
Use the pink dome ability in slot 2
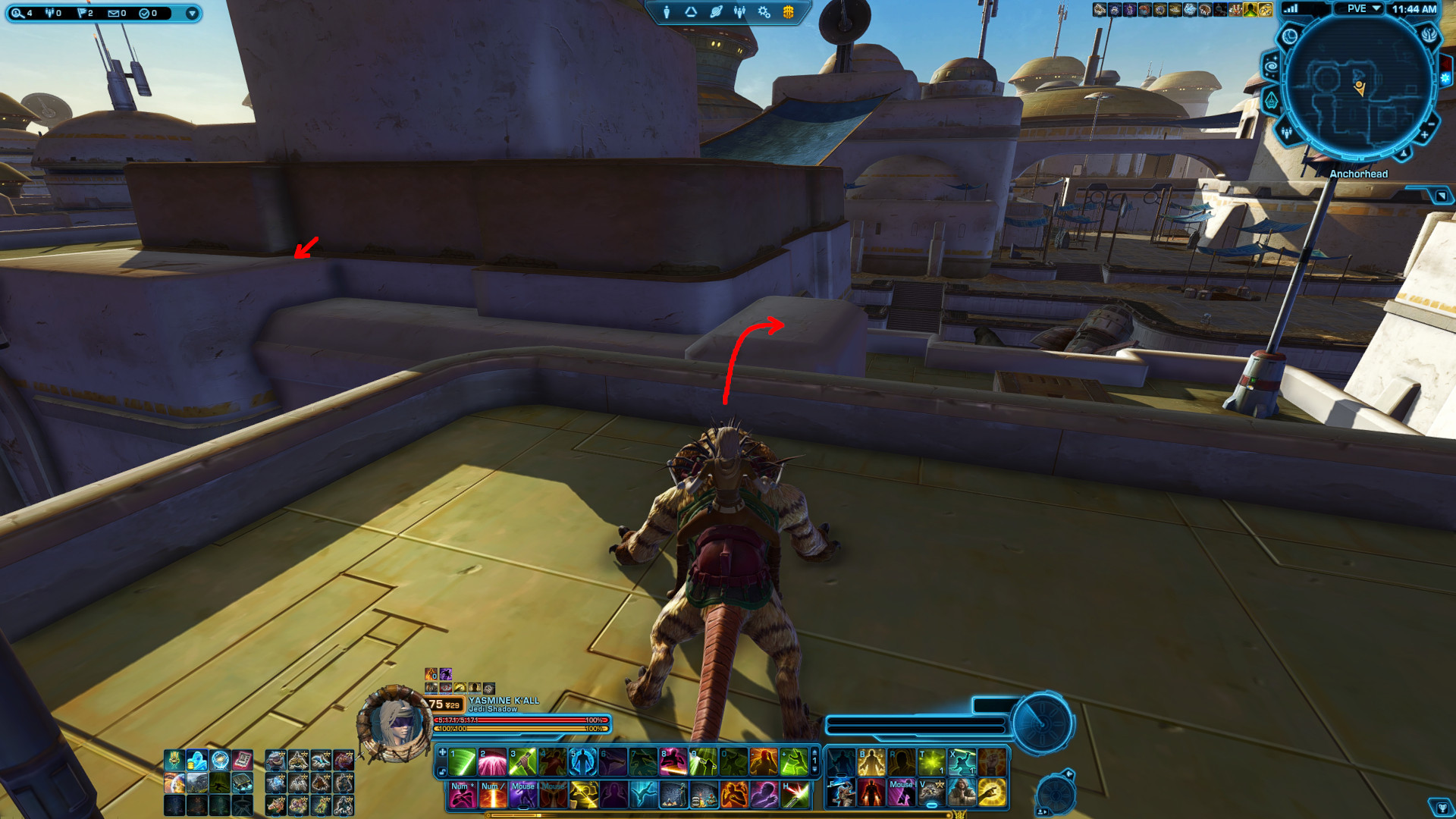pos(492,762)
